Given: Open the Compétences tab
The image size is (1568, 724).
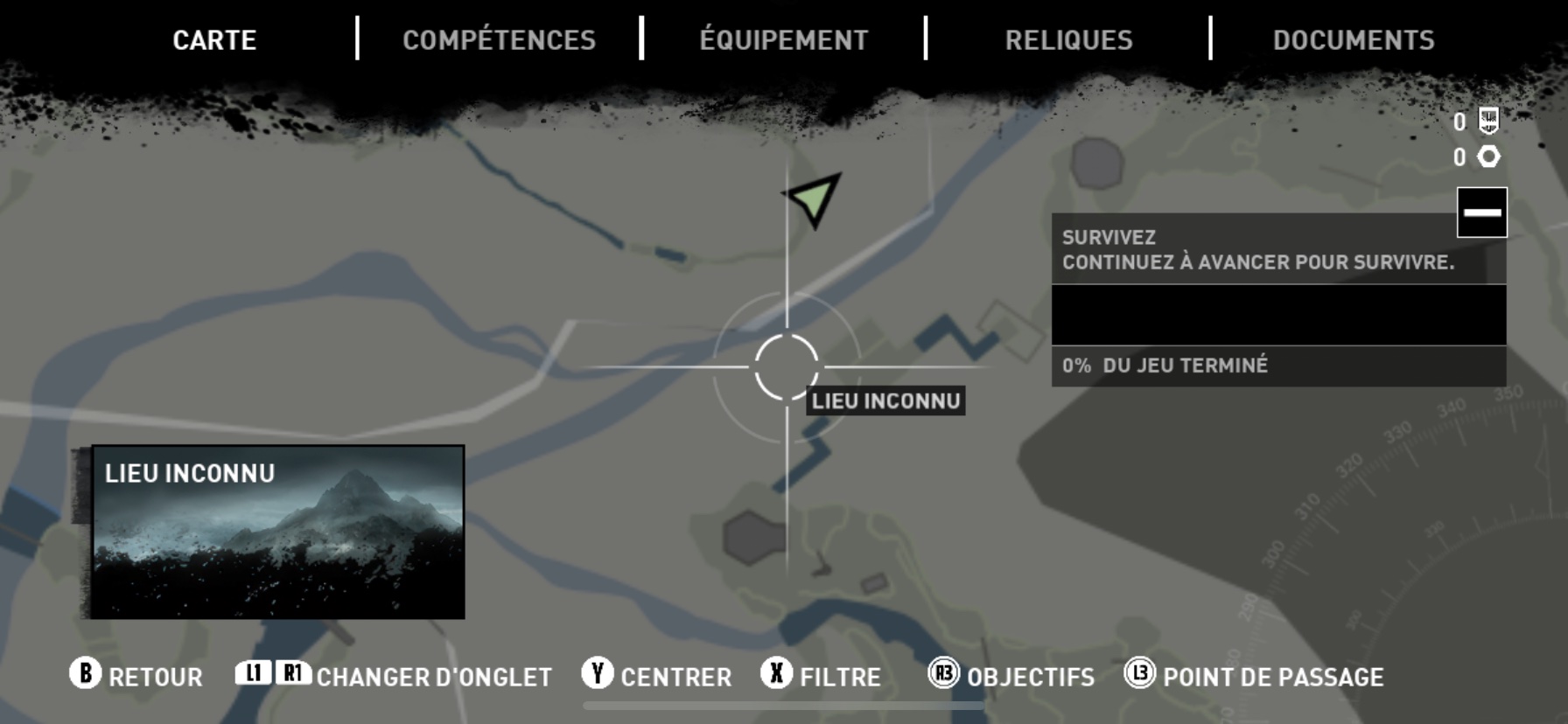Looking at the screenshot, I should tap(499, 40).
